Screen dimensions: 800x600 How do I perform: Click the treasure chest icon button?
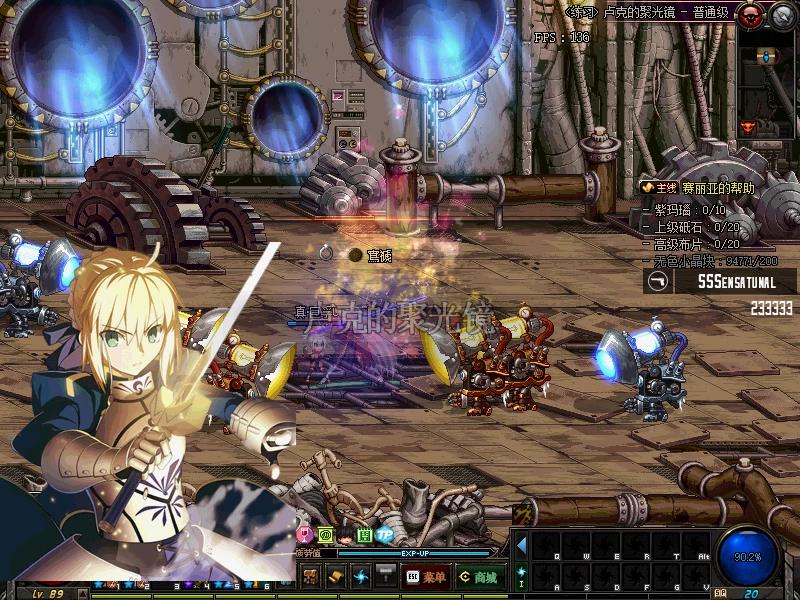311,576
